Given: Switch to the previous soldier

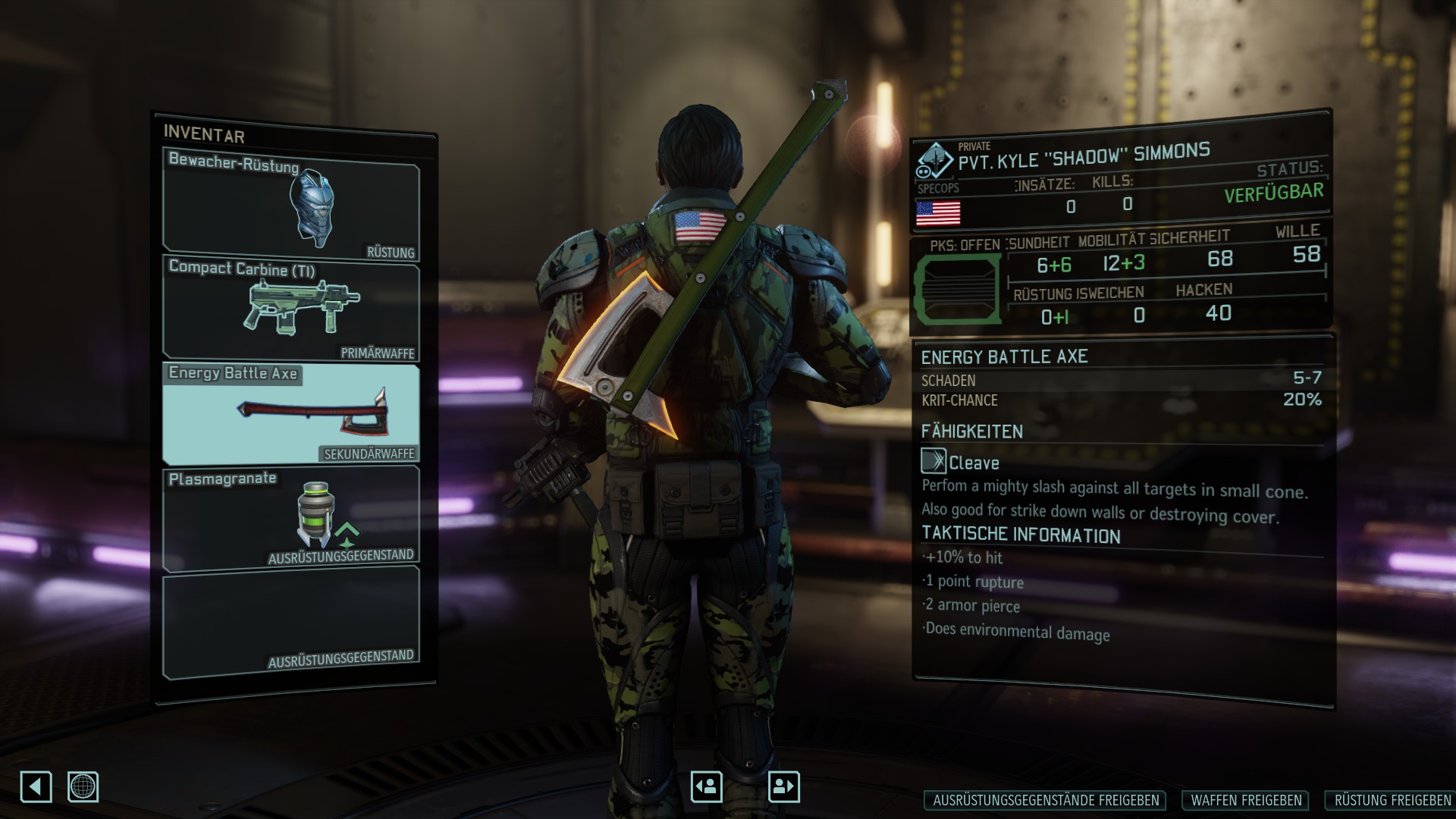Looking at the screenshot, I should pyautogui.click(x=707, y=786).
